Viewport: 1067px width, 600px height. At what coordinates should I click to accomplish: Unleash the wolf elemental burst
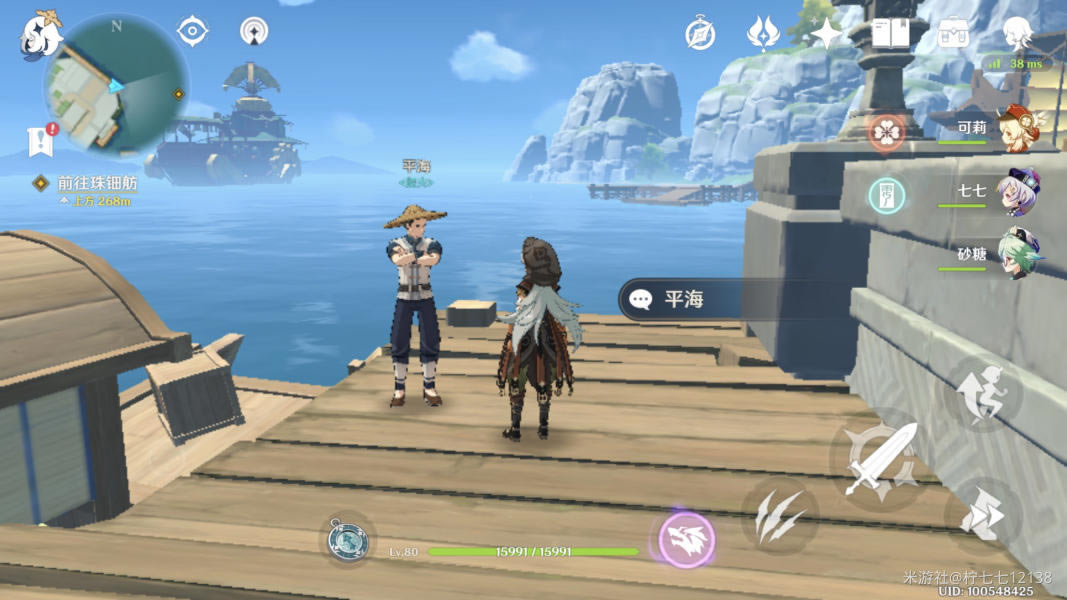(x=686, y=540)
